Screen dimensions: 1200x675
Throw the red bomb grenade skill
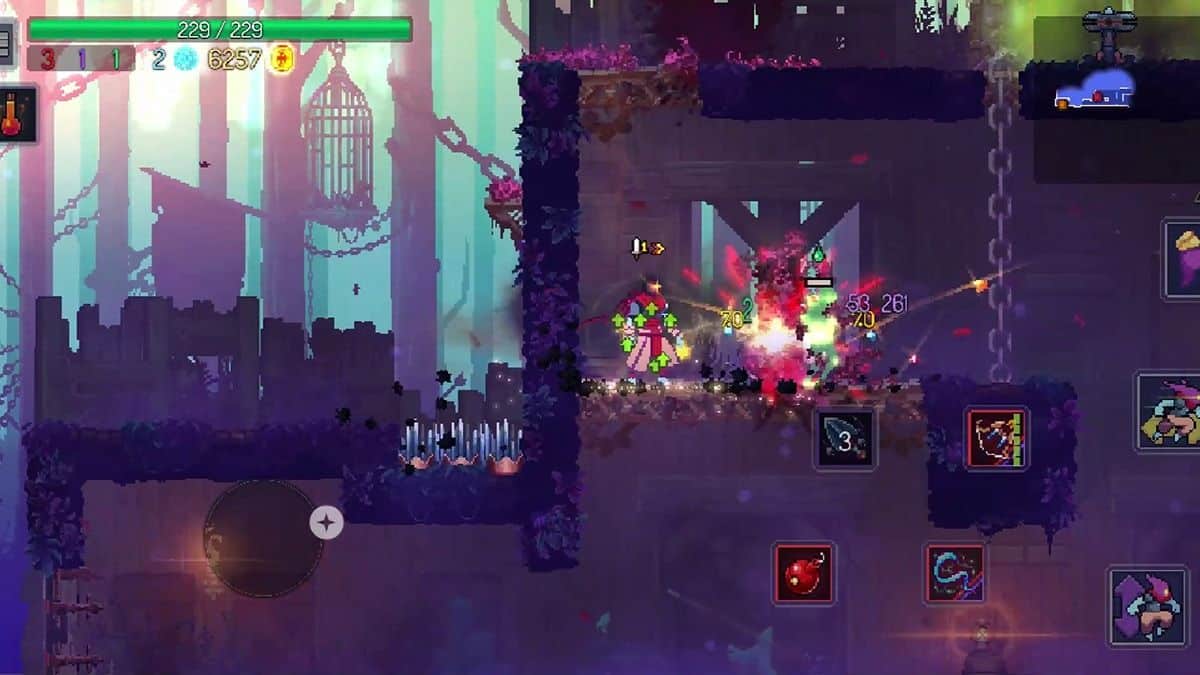point(803,573)
